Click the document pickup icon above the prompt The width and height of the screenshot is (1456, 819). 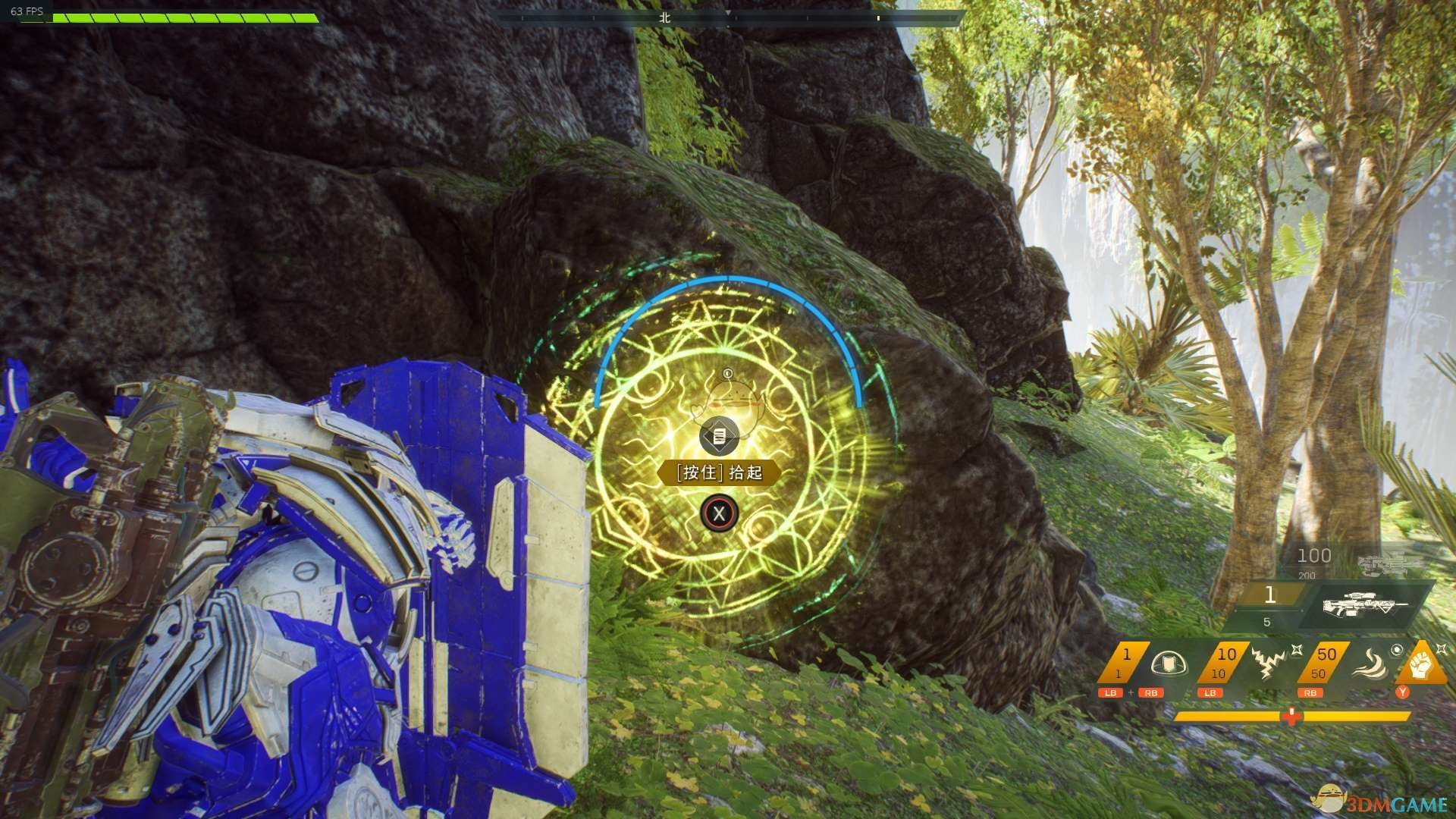point(719,437)
